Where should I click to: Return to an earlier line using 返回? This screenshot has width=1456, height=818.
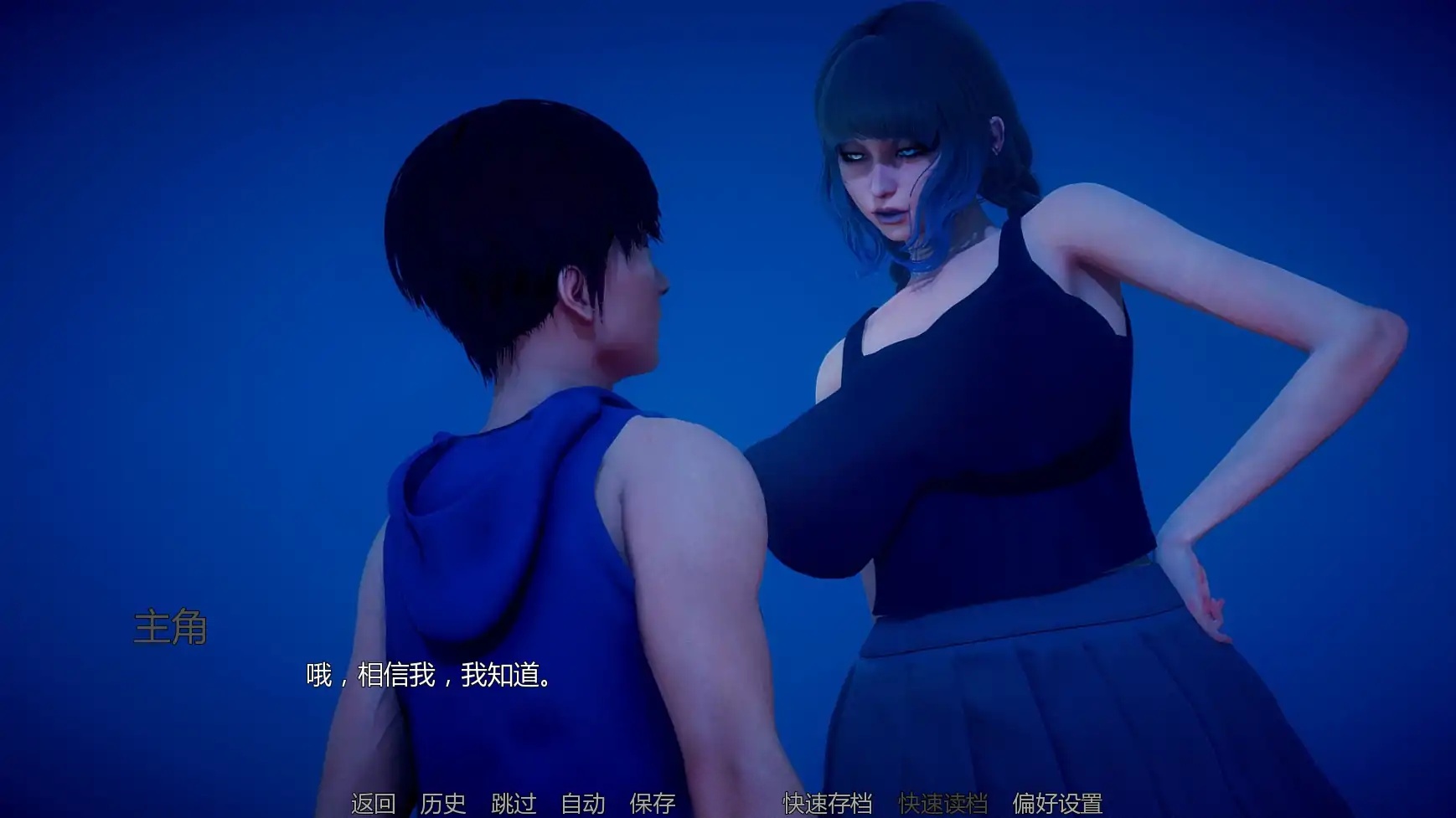click(371, 803)
